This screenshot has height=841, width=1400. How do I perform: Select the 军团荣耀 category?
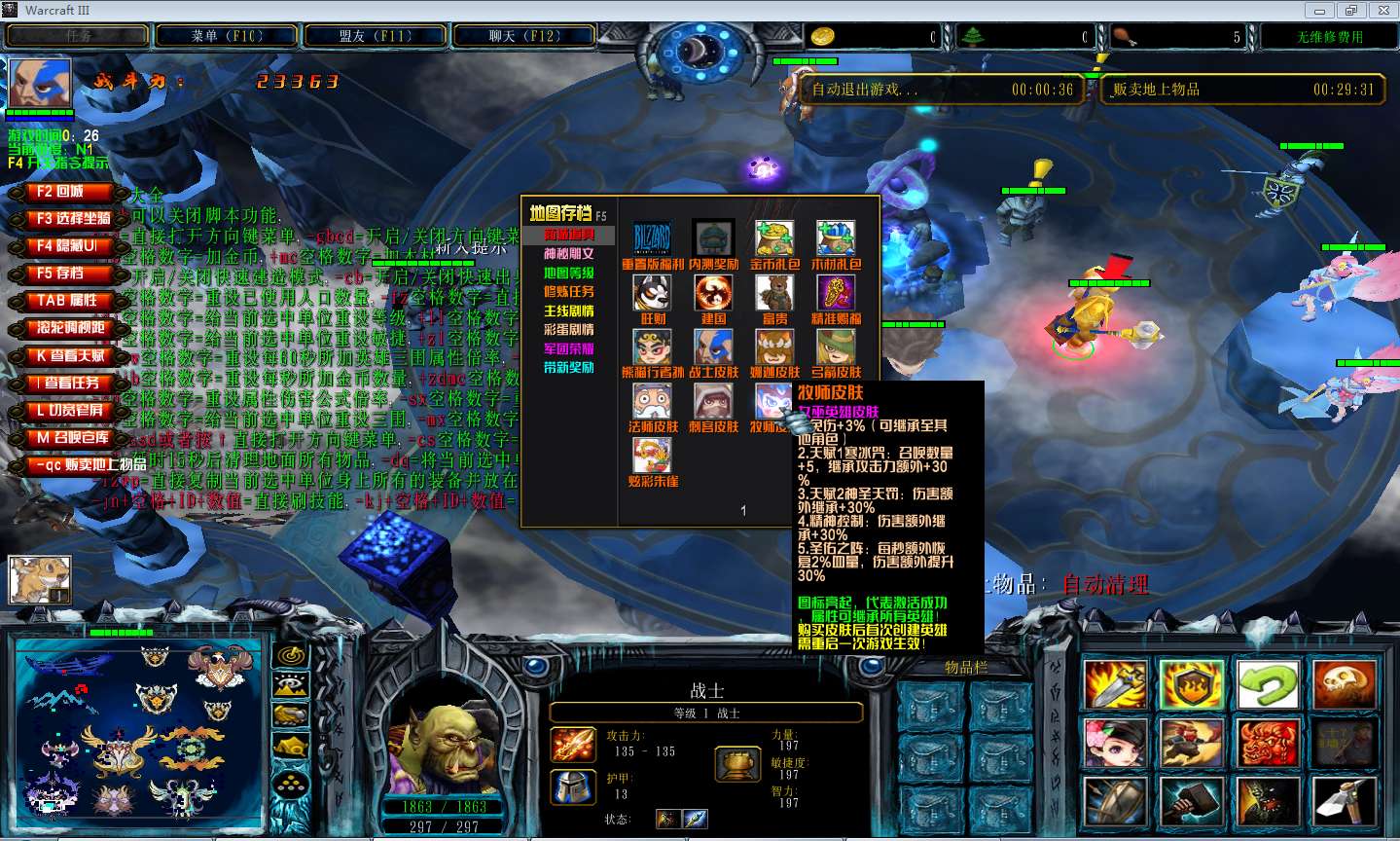(568, 348)
